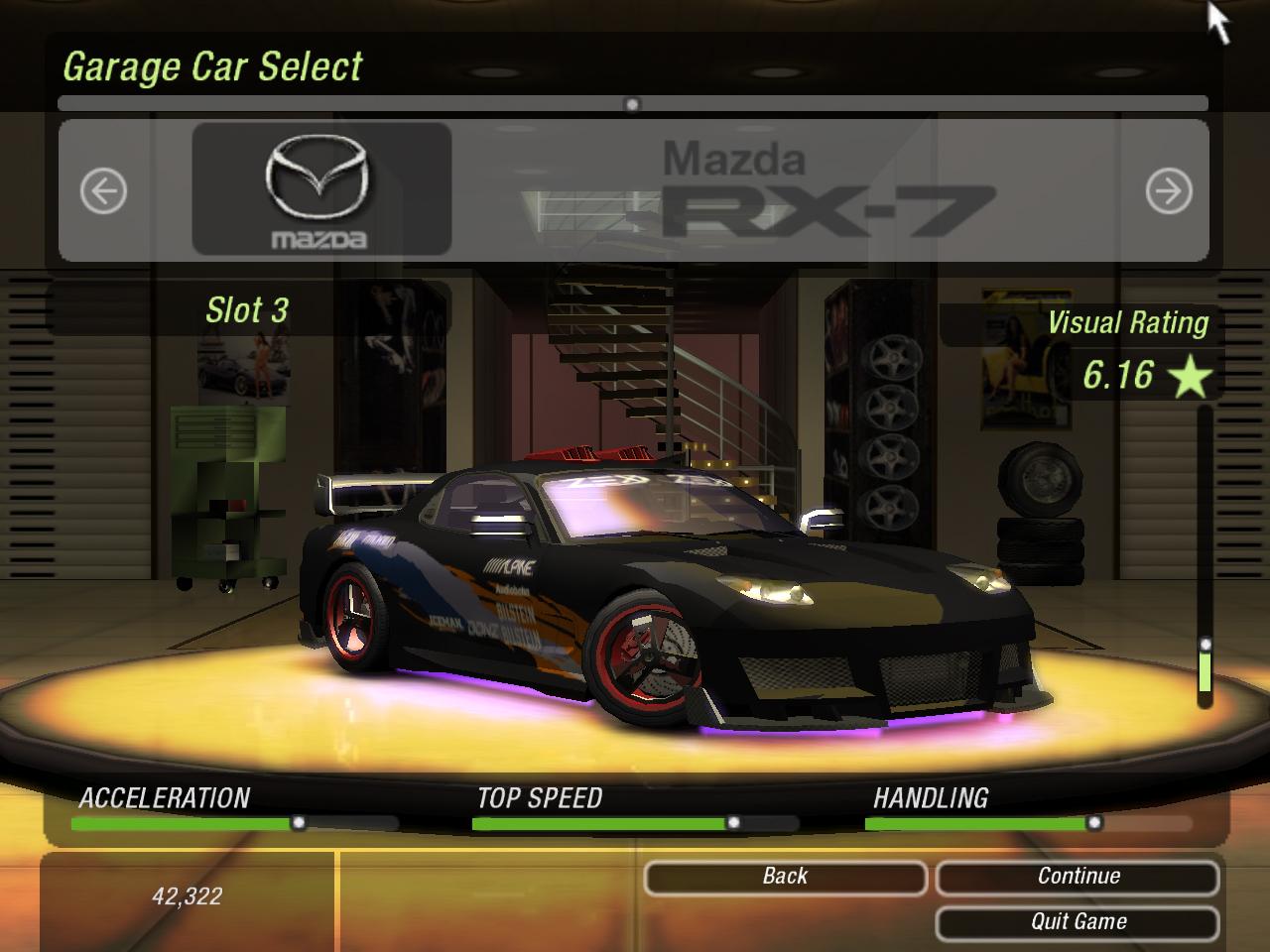Image resolution: width=1270 pixels, height=952 pixels.
Task: Select the Mazda logo tile
Action: point(320,189)
